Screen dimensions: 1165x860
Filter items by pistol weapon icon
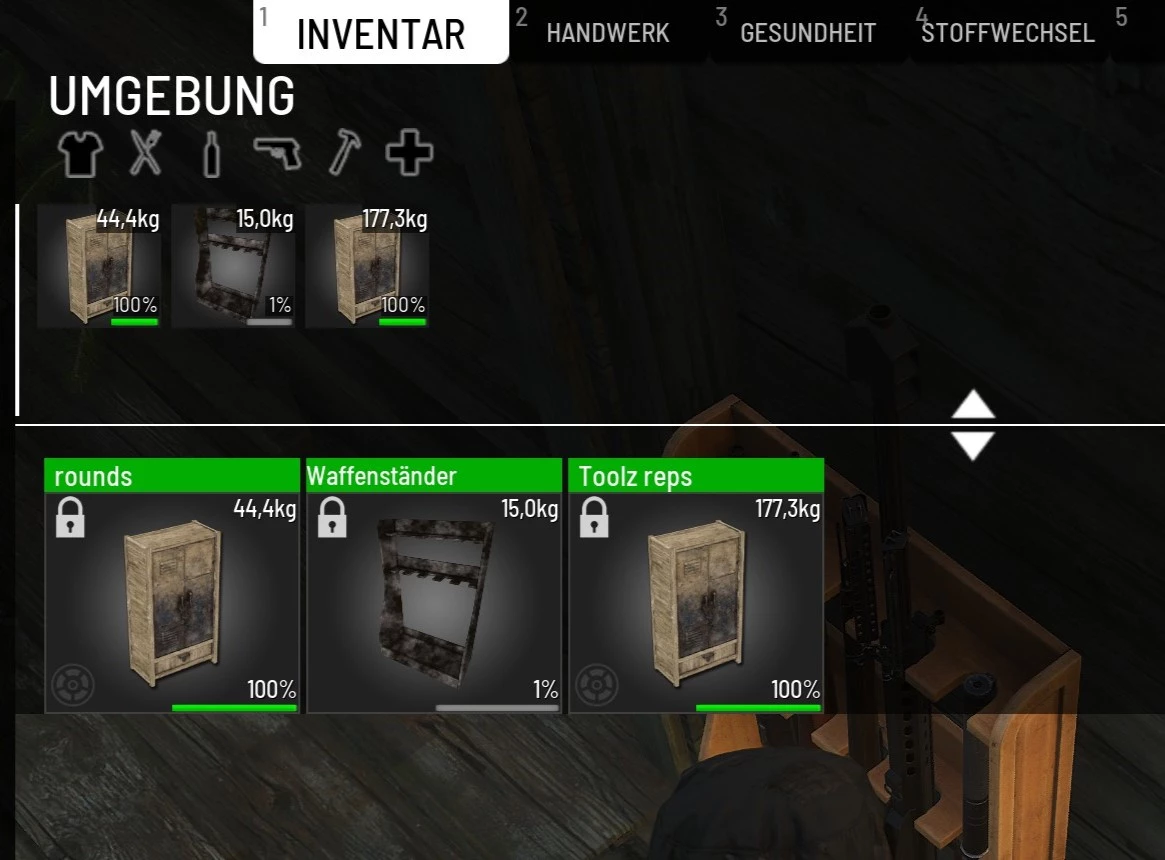pyautogui.click(x=277, y=154)
